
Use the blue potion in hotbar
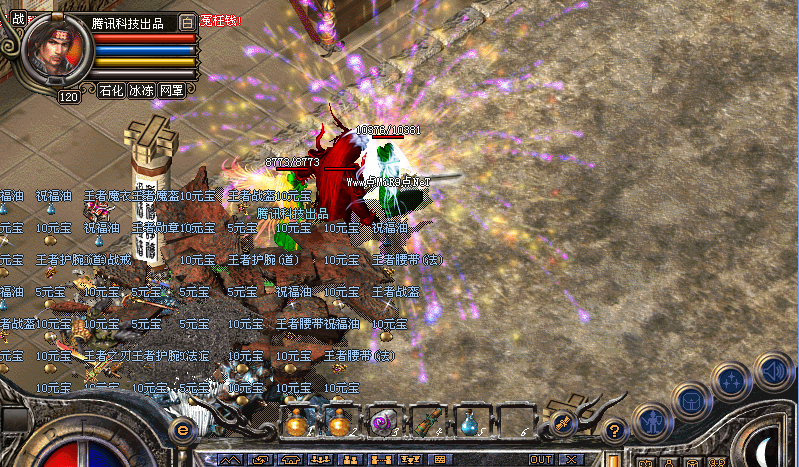tap(469, 422)
